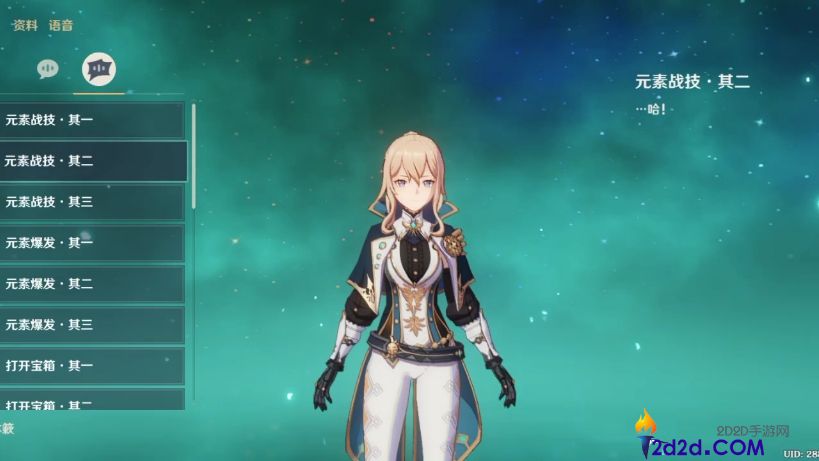Play the 元素战技·其一 voice line
Image resolution: width=819 pixels, height=461 pixels.
coord(92,120)
